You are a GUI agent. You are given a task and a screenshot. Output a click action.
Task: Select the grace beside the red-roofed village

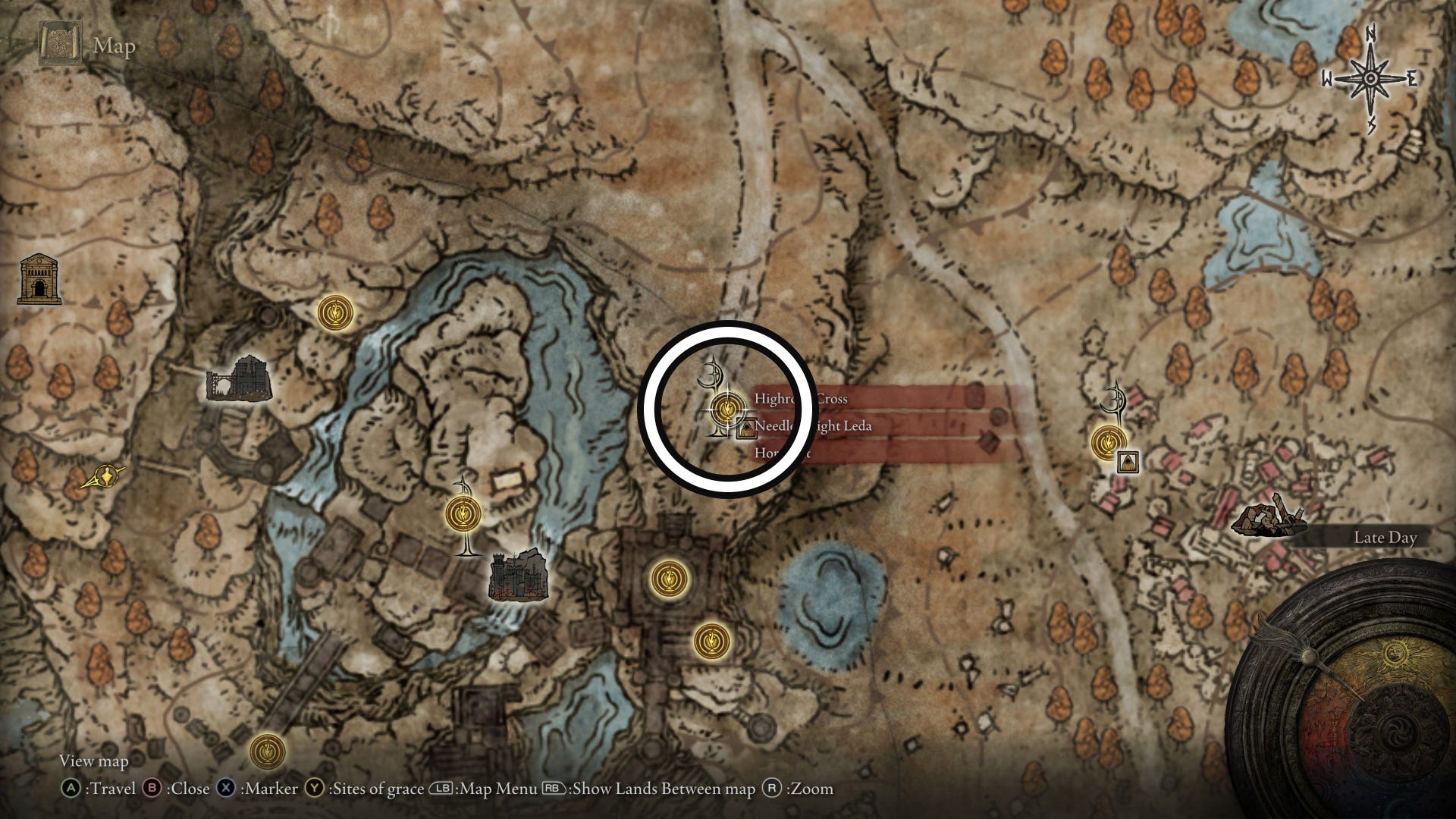click(1109, 441)
